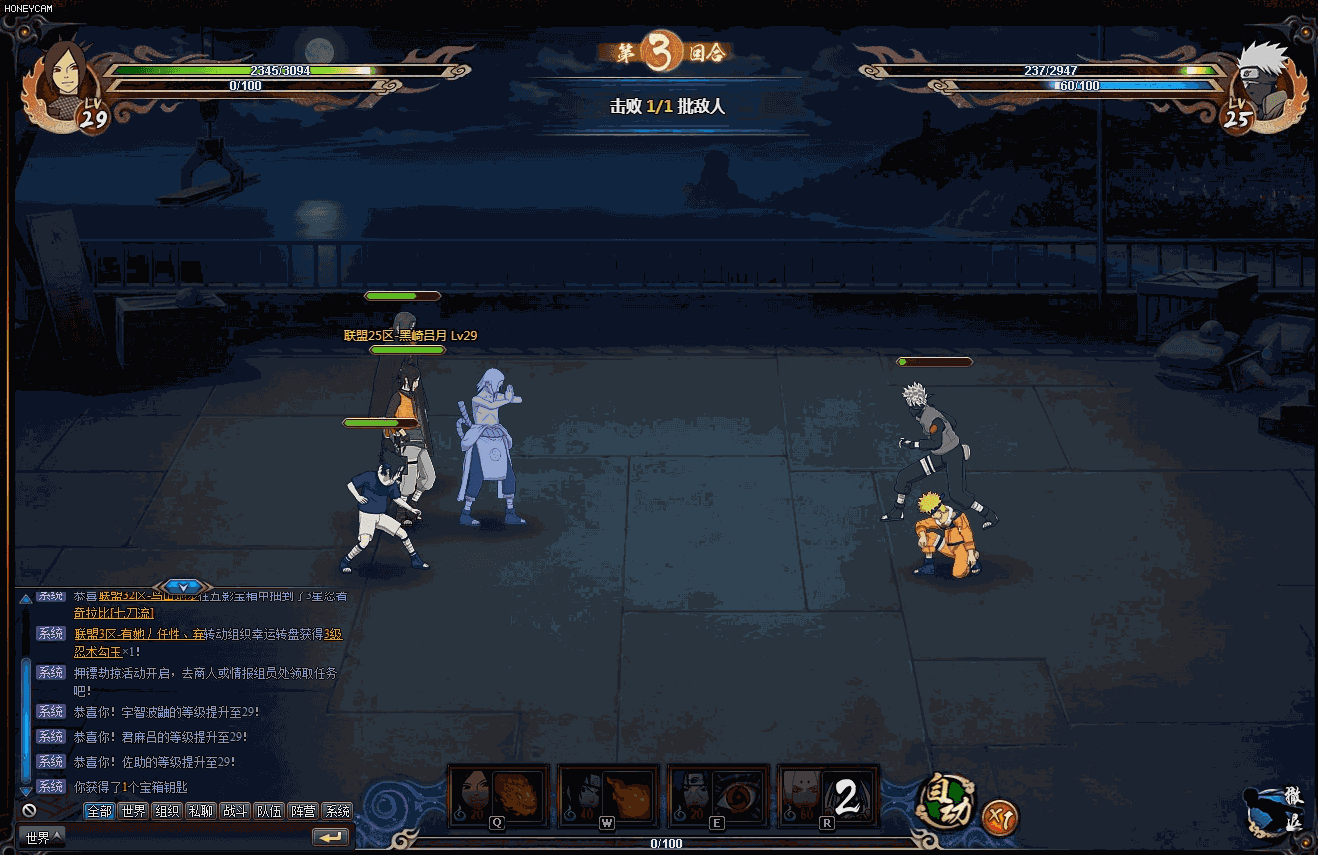This screenshot has height=855, width=1318.
Task: Show the 组织 chat tab
Action: tap(167, 811)
